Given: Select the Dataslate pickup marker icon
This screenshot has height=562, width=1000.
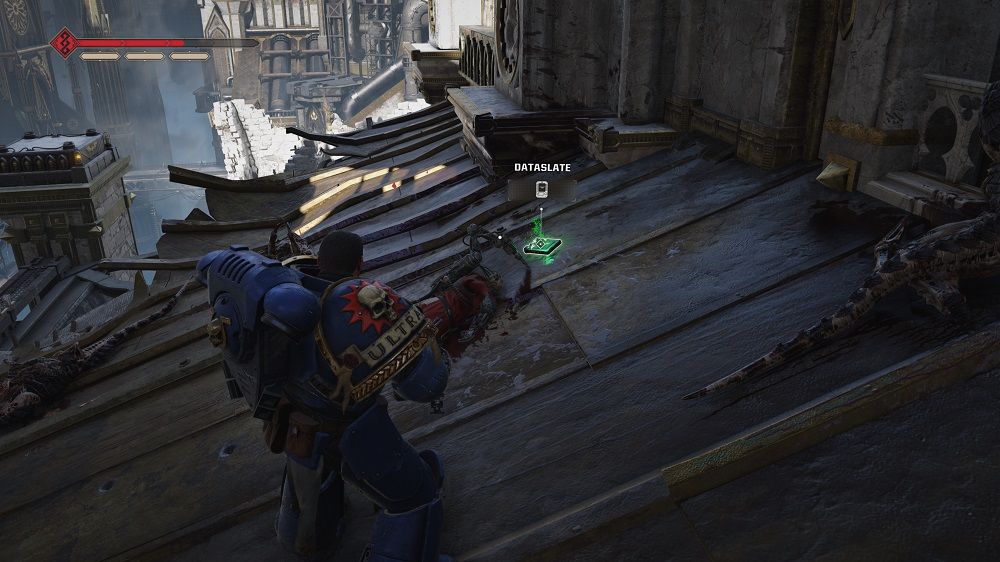Looking at the screenshot, I should (x=540, y=190).
